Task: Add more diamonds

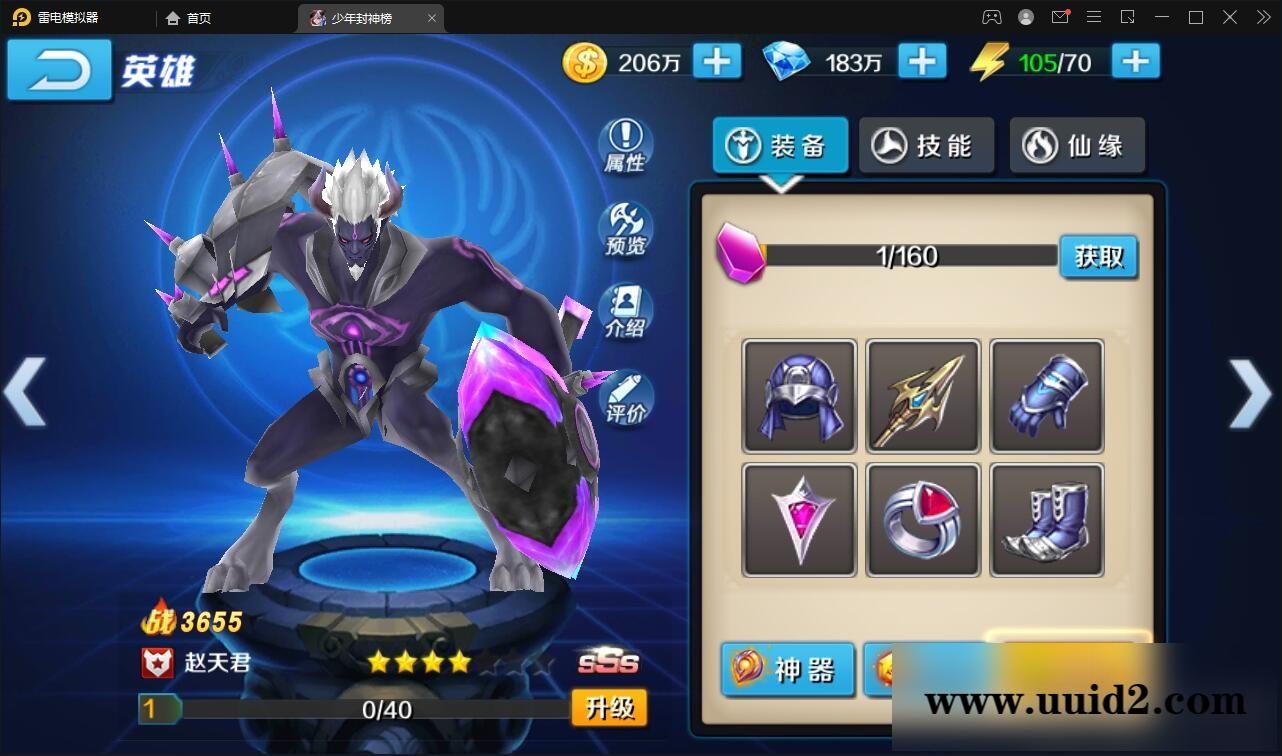Action: (922, 62)
